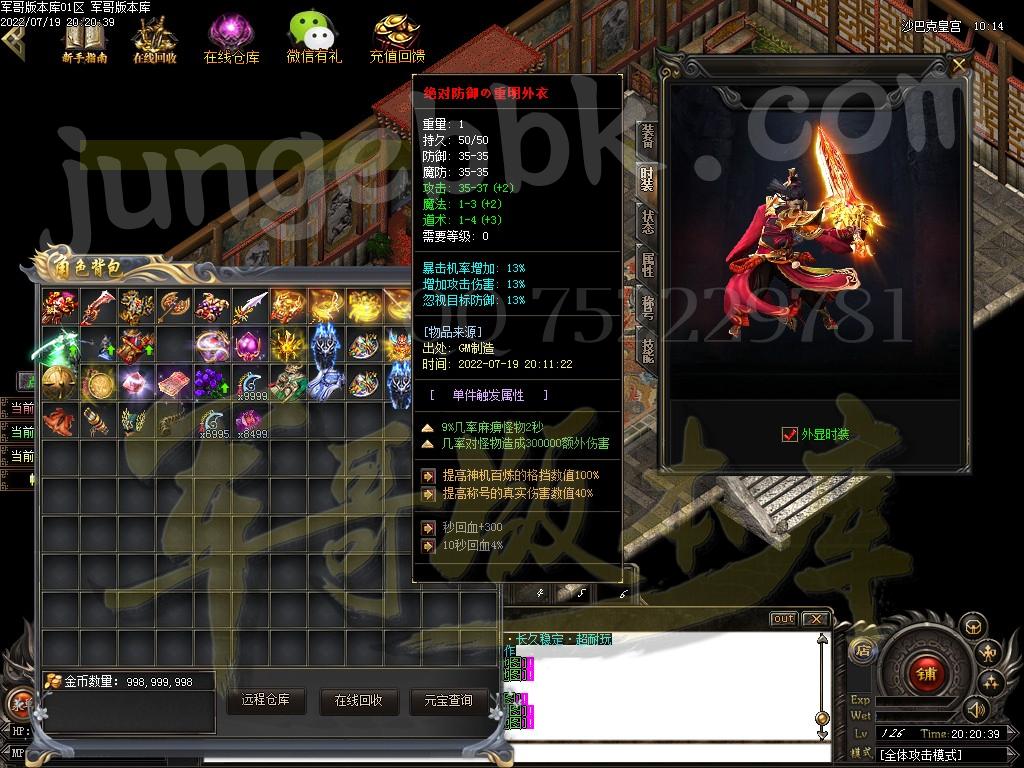Click the 远程仓库 remote warehouse button
This screenshot has width=1024, height=768.
point(265,700)
